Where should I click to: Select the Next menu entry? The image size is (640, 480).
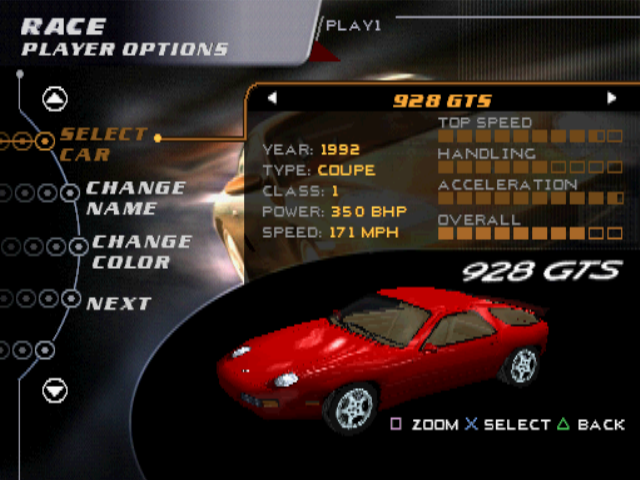tap(118, 303)
